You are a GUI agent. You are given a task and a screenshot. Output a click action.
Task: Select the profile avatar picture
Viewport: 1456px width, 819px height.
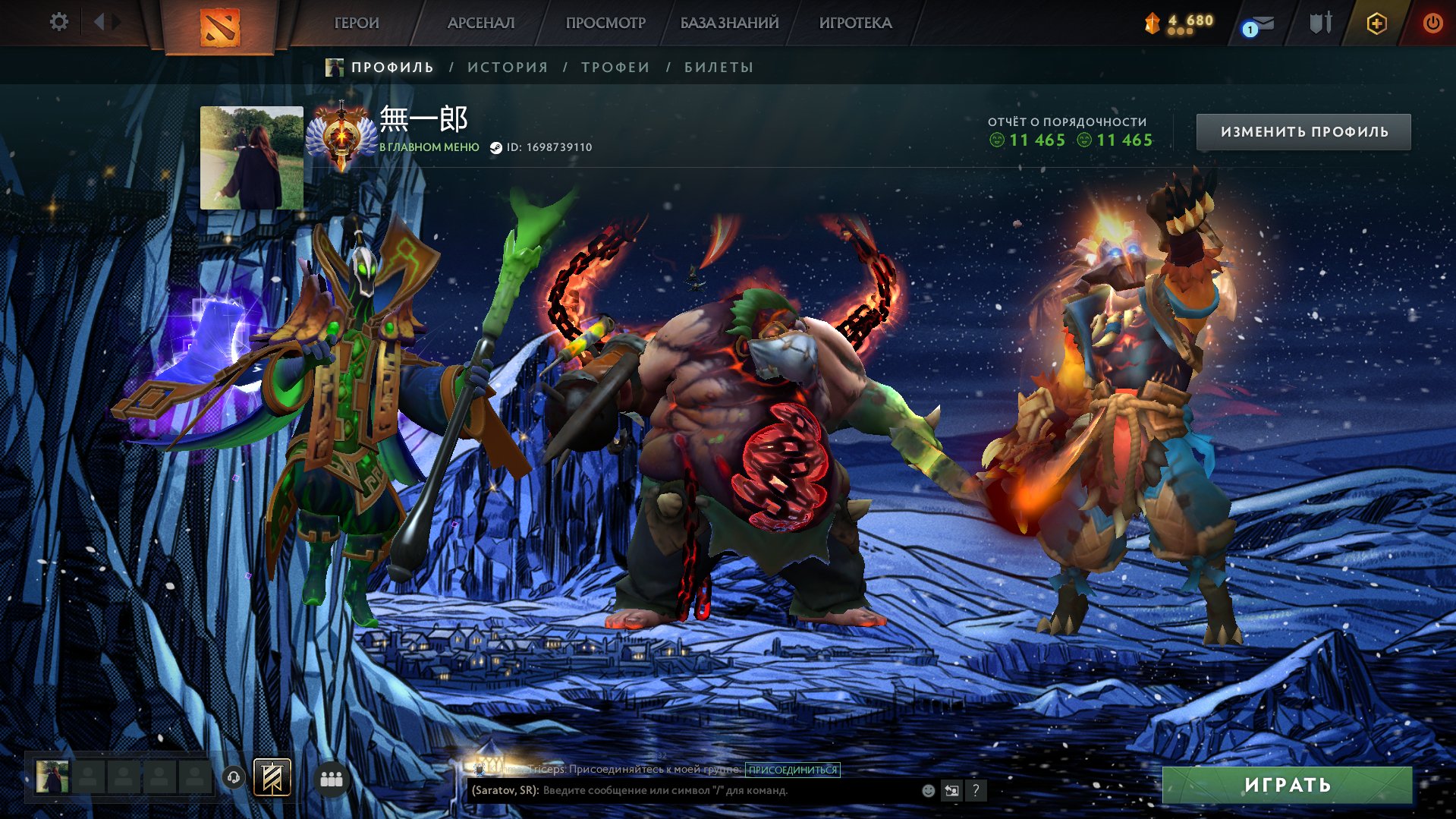click(252, 158)
